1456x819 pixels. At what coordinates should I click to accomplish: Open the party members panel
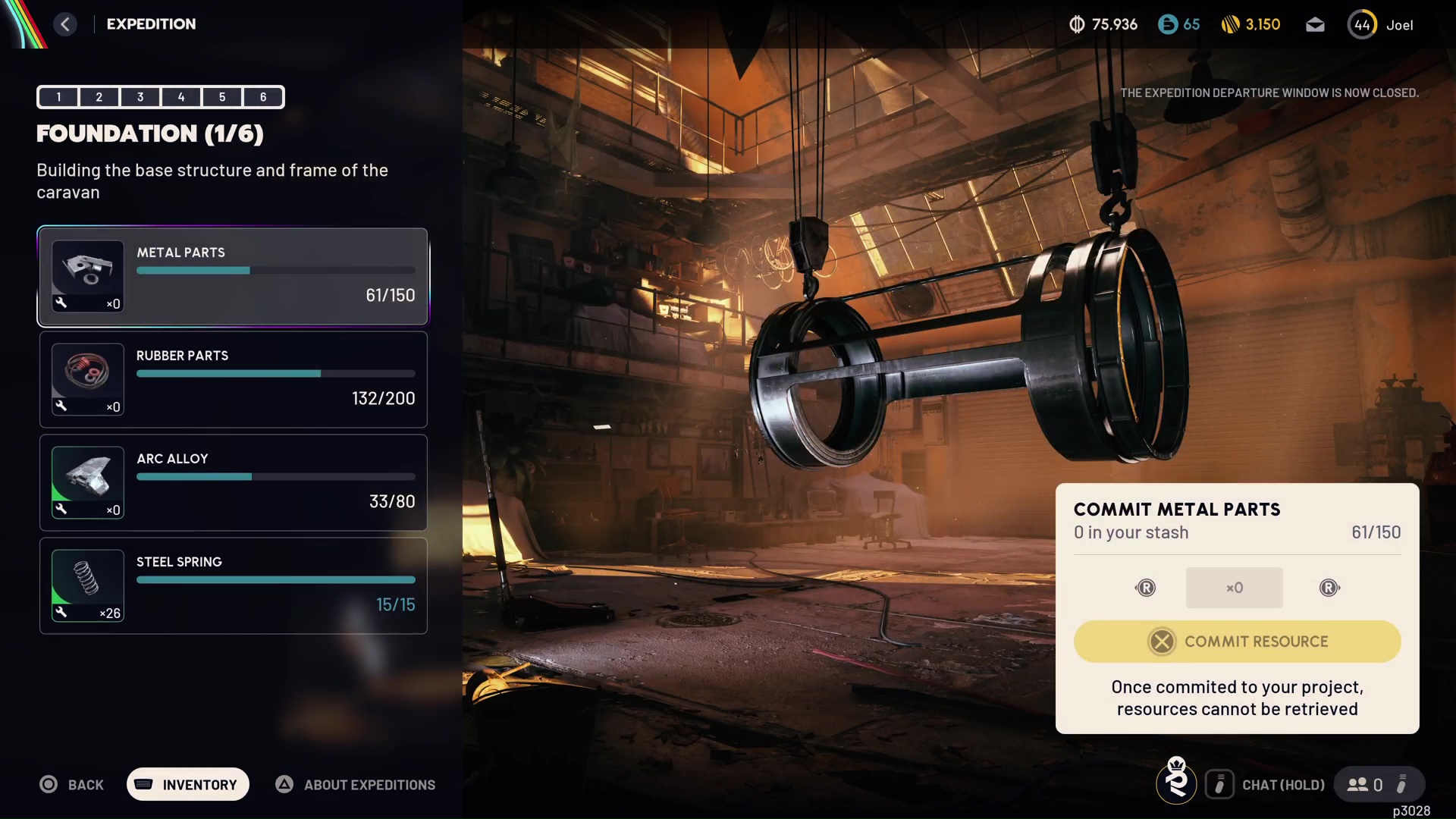pyautogui.click(x=1365, y=785)
